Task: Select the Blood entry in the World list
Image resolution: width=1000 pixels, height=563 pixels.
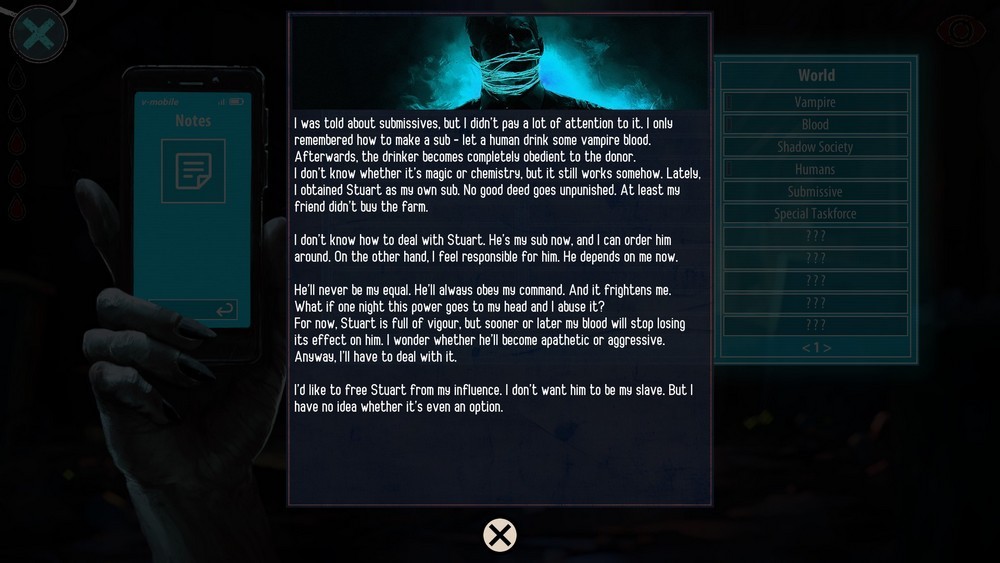Action: (x=815, y=125)
